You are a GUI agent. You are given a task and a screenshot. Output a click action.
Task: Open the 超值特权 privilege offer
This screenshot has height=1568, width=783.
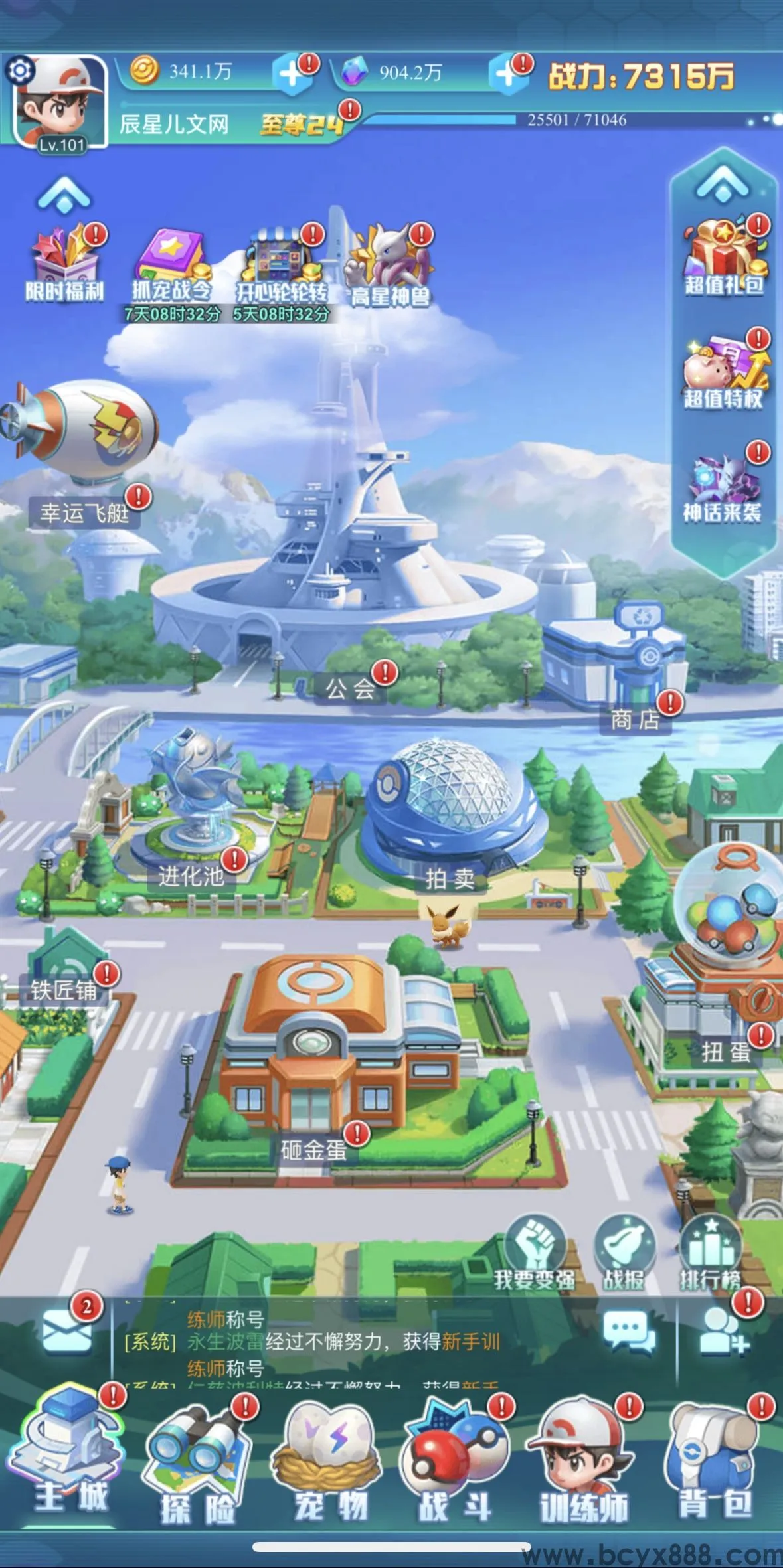[724, 370]
